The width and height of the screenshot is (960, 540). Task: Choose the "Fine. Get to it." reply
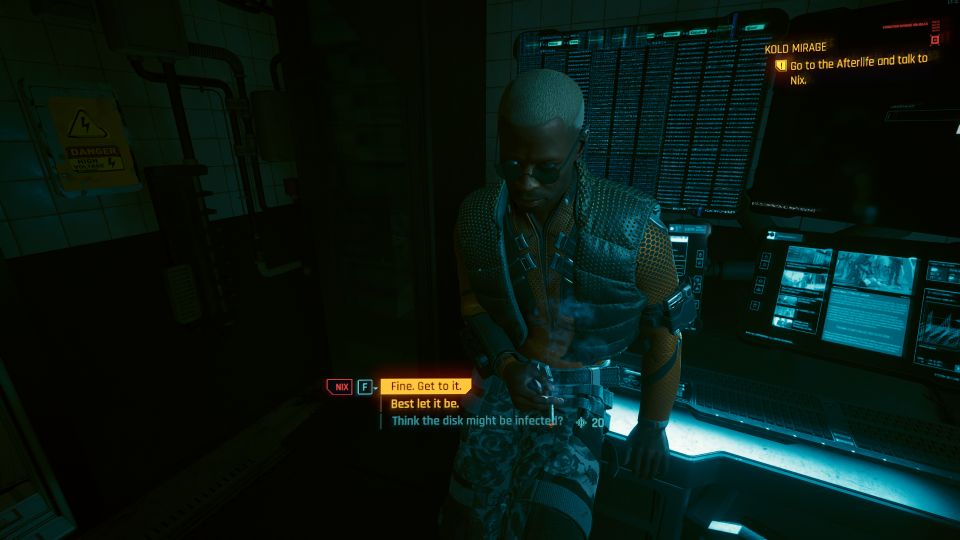coord(425,386)
